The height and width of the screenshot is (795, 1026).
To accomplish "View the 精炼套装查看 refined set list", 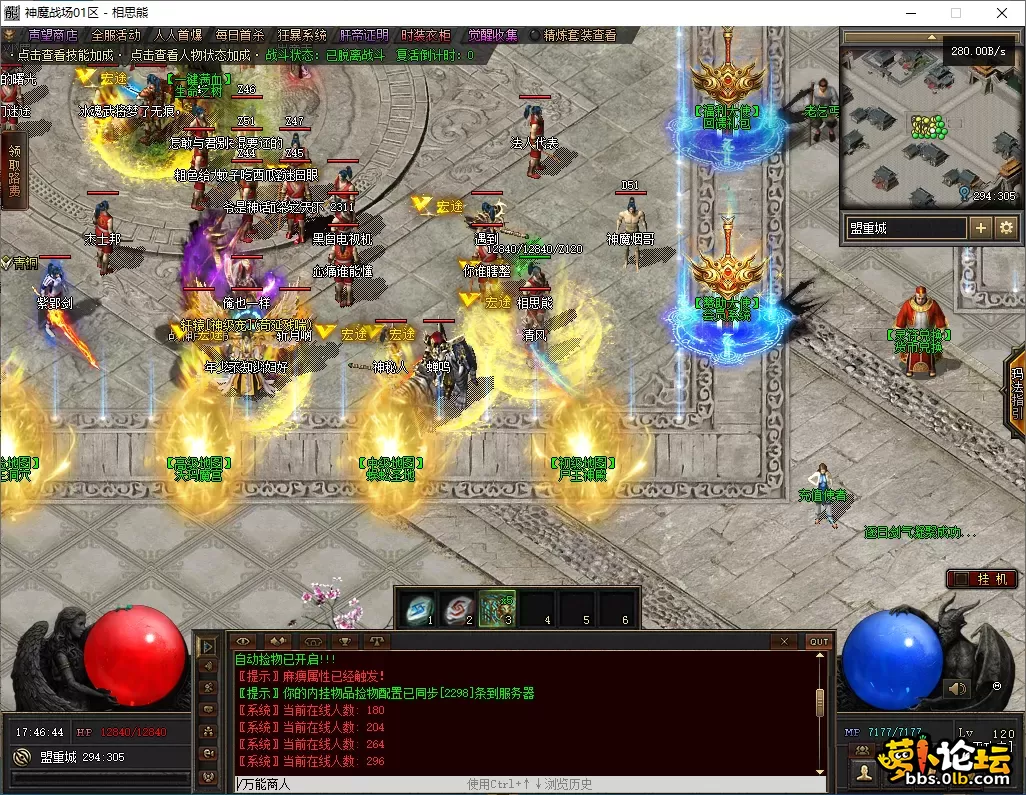I will tap(573, 35).
